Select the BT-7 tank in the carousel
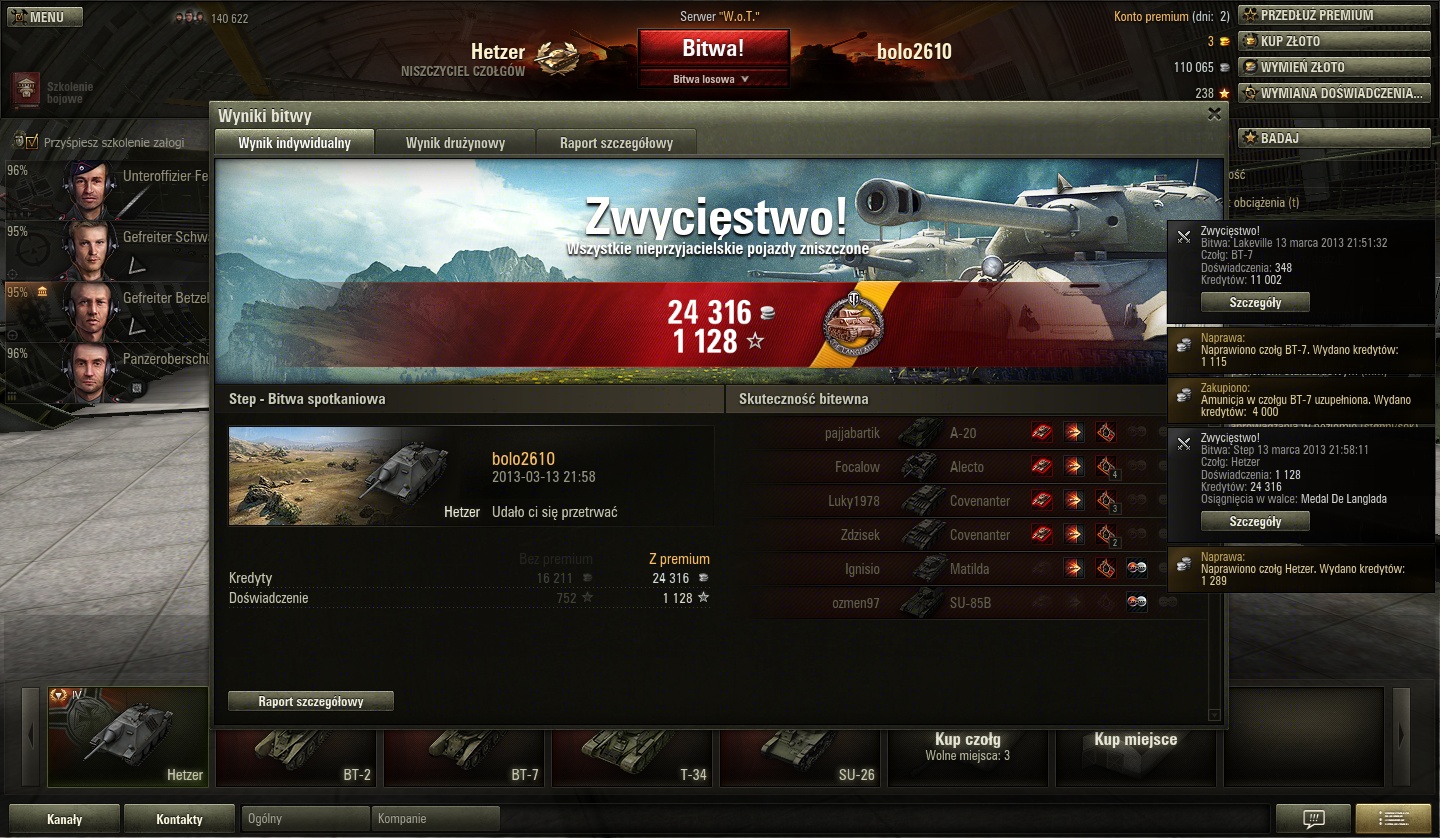 point(464,752)
